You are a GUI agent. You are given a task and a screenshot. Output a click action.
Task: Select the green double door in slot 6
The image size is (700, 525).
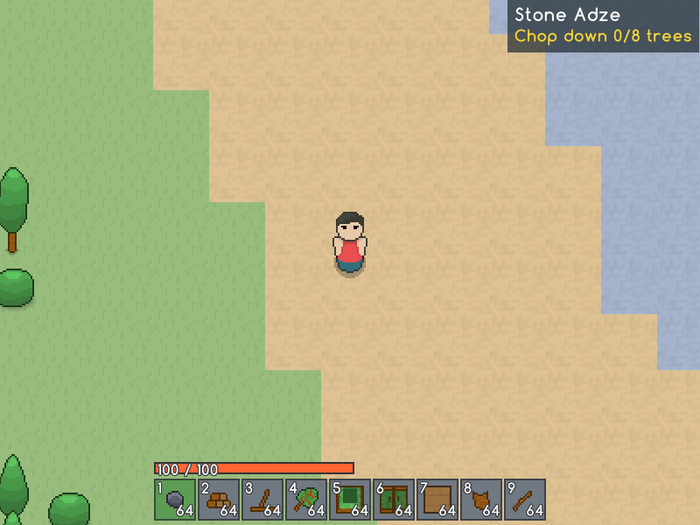393,499
